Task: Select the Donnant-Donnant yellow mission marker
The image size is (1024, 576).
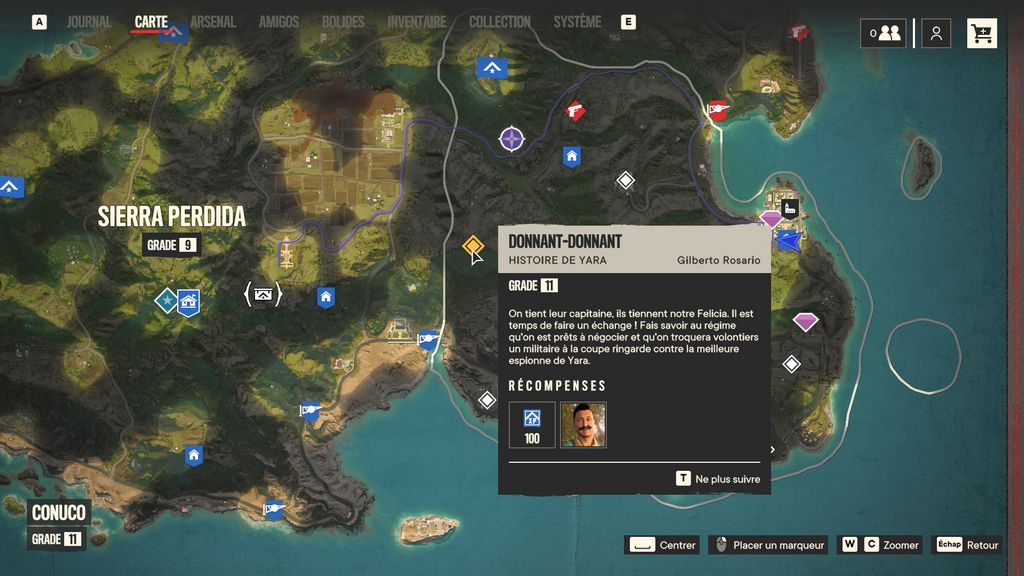Action: tap(473, 246)
